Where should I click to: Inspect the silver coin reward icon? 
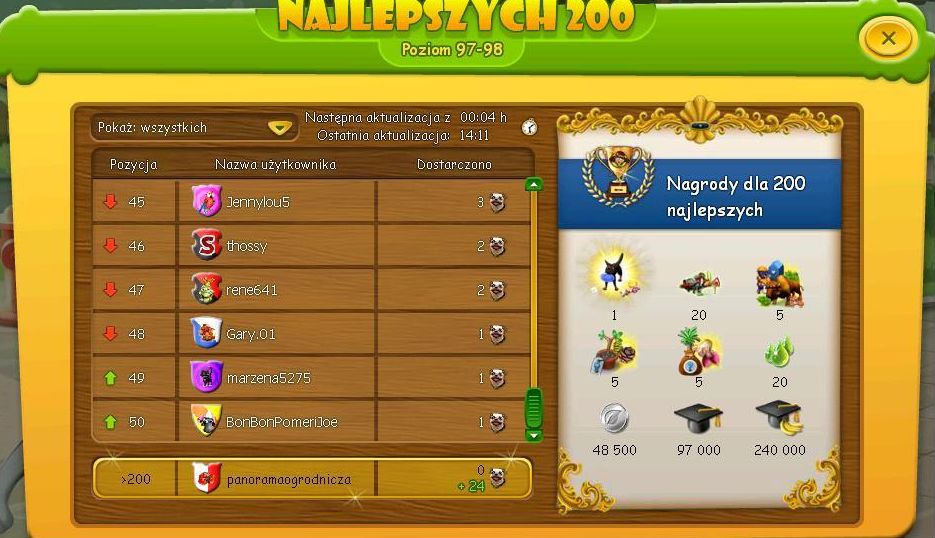pyautogui.click(x=612, y=417)
